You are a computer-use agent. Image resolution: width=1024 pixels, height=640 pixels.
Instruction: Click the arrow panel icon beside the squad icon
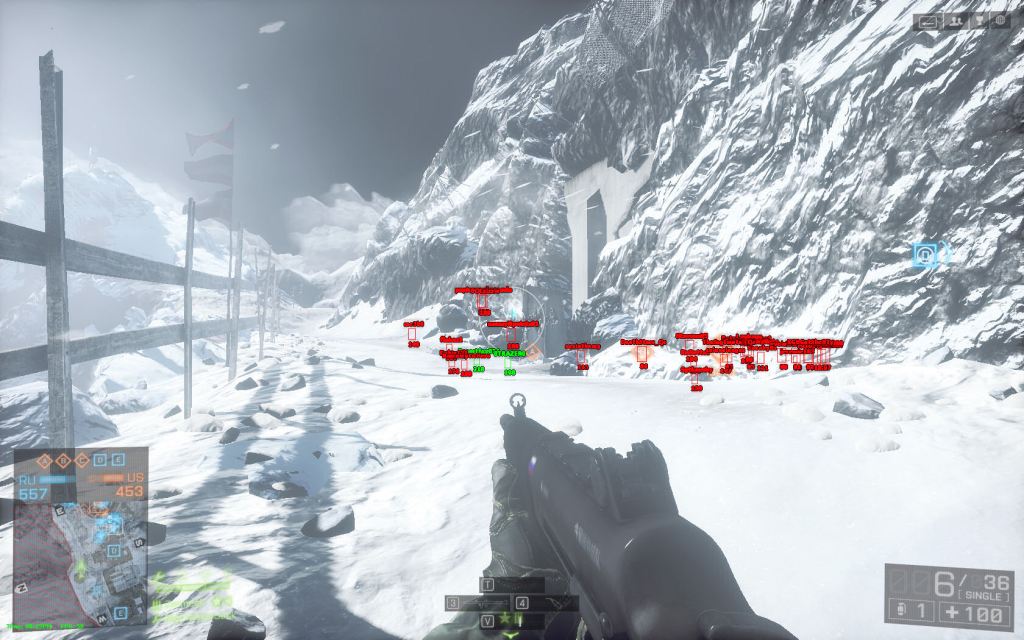click(x=927, y=20)
